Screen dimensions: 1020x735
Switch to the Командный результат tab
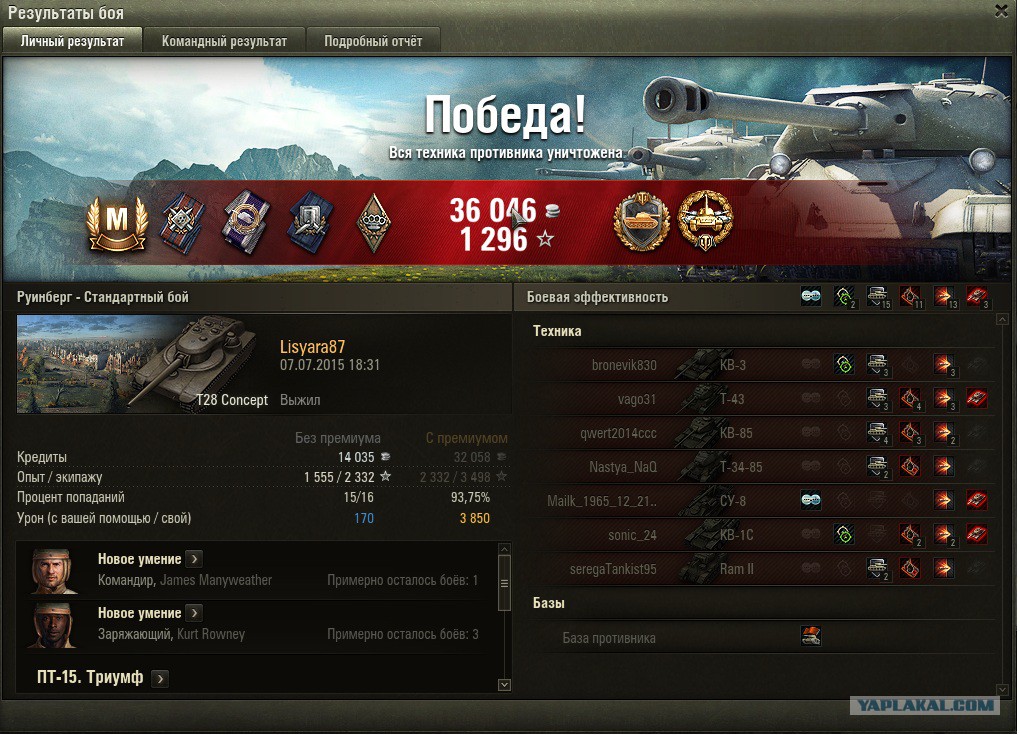(x=224, y=41)
